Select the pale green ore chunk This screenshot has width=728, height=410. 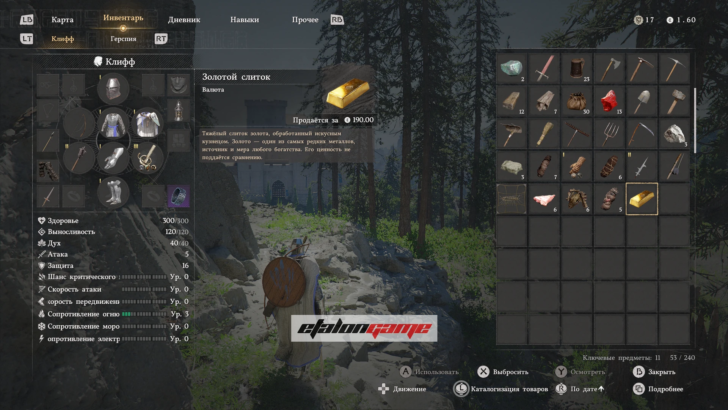click(511, 68)
